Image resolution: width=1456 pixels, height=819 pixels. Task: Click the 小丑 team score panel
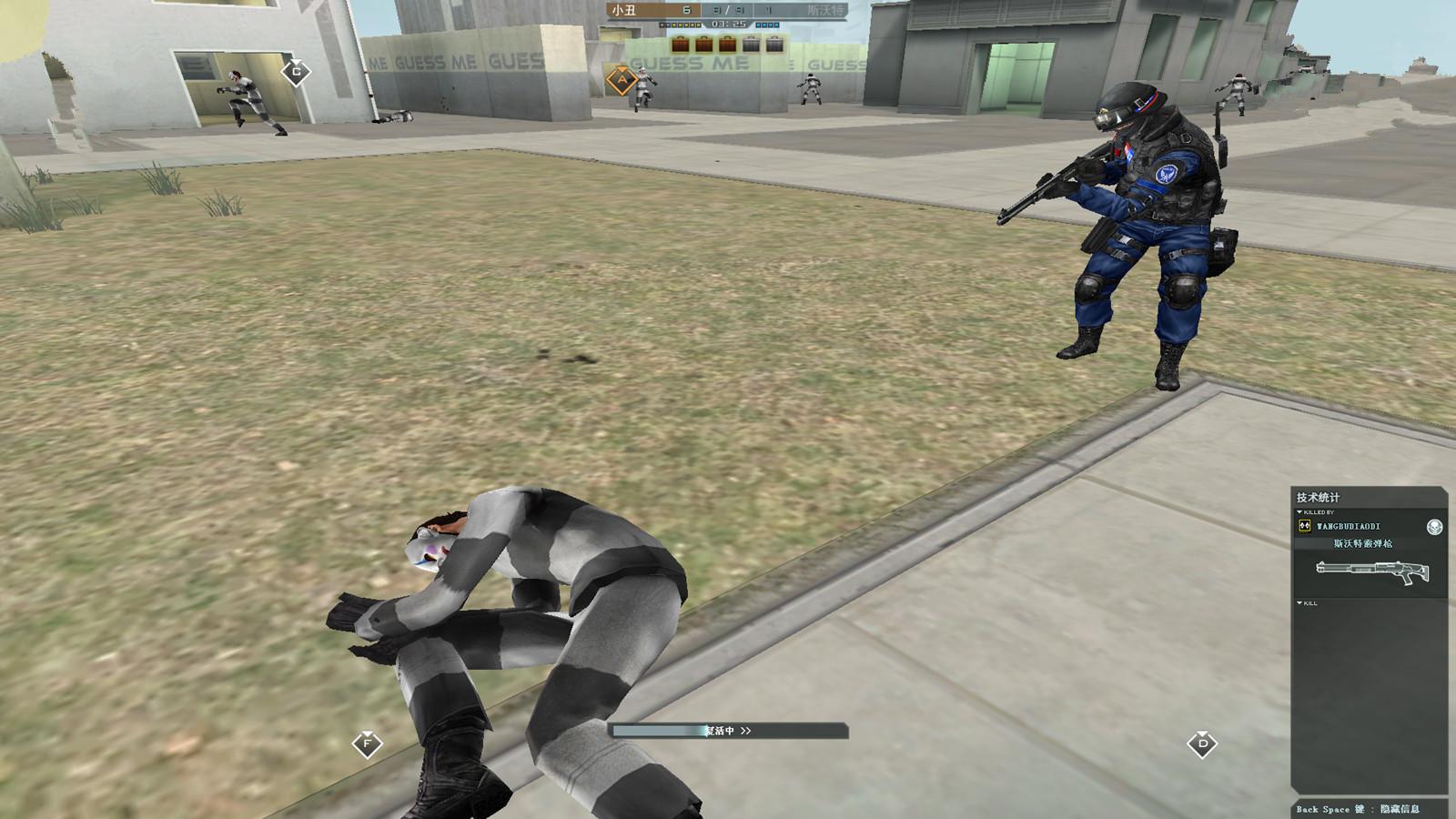click(646, 10)
